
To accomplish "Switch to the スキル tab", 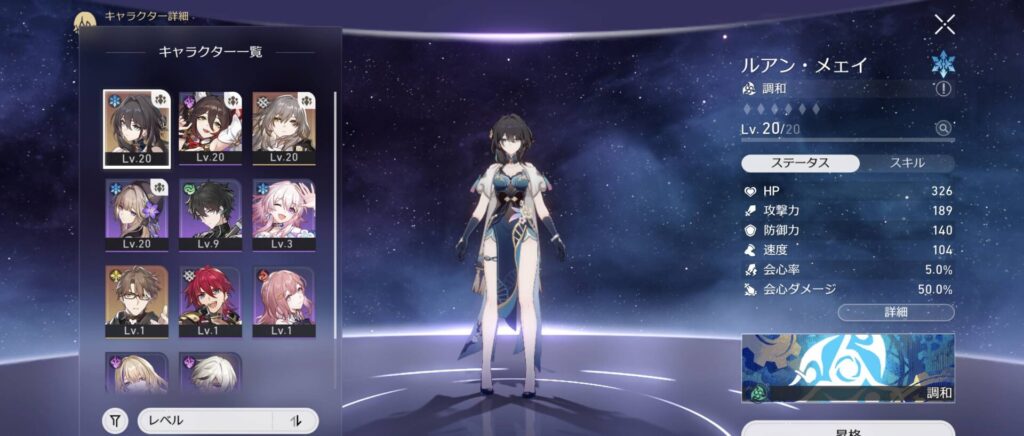I will [906, 162].
